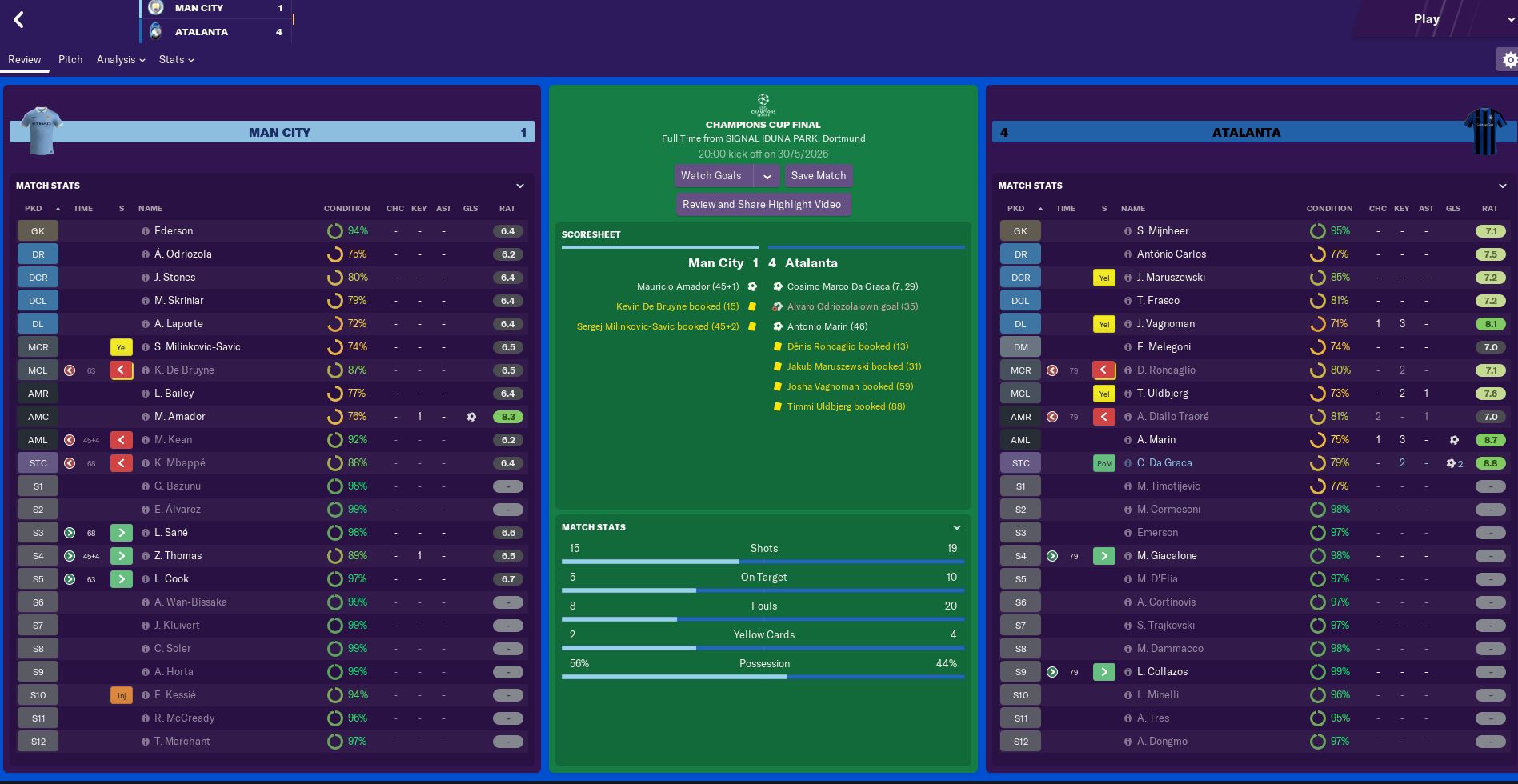Open the settings gear icon
The height and width of the screenshot is (784, 1518).
pos(1509,59)
